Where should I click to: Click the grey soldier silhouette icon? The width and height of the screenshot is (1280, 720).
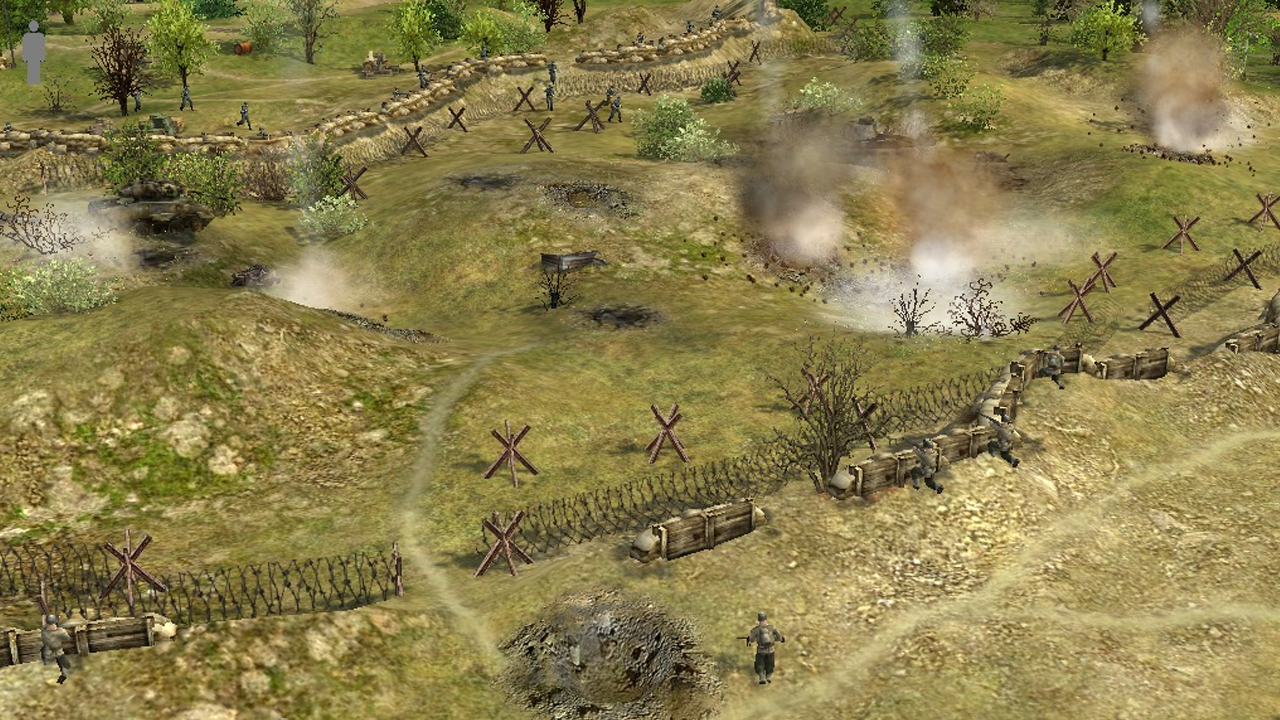coord(34,52)
